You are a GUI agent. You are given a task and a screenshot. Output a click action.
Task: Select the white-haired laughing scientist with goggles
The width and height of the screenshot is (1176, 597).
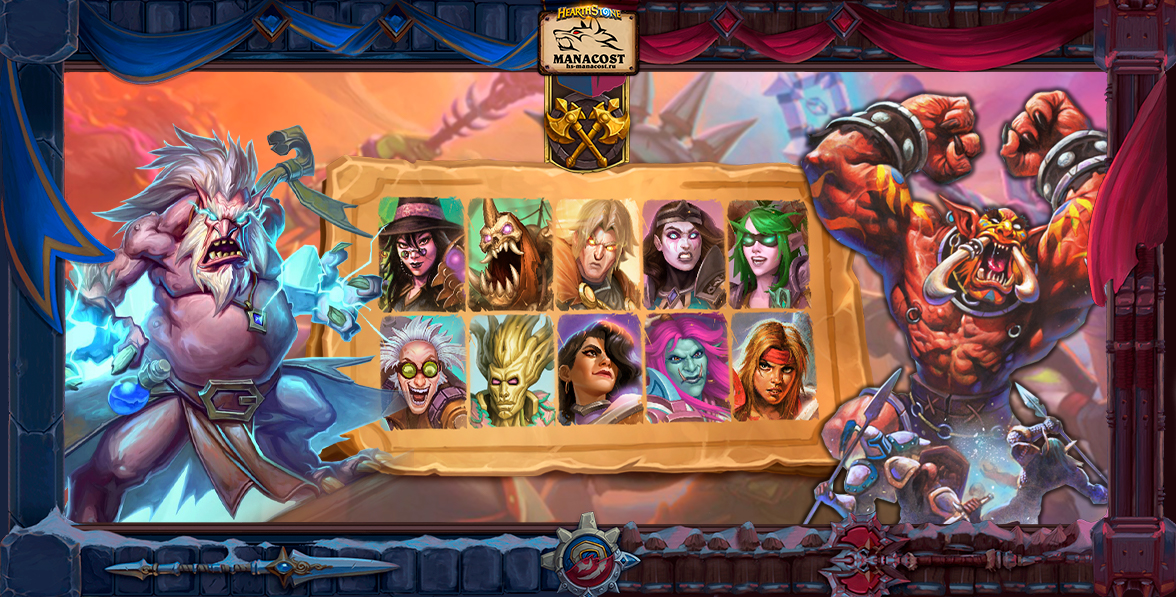tap(424, 371)
